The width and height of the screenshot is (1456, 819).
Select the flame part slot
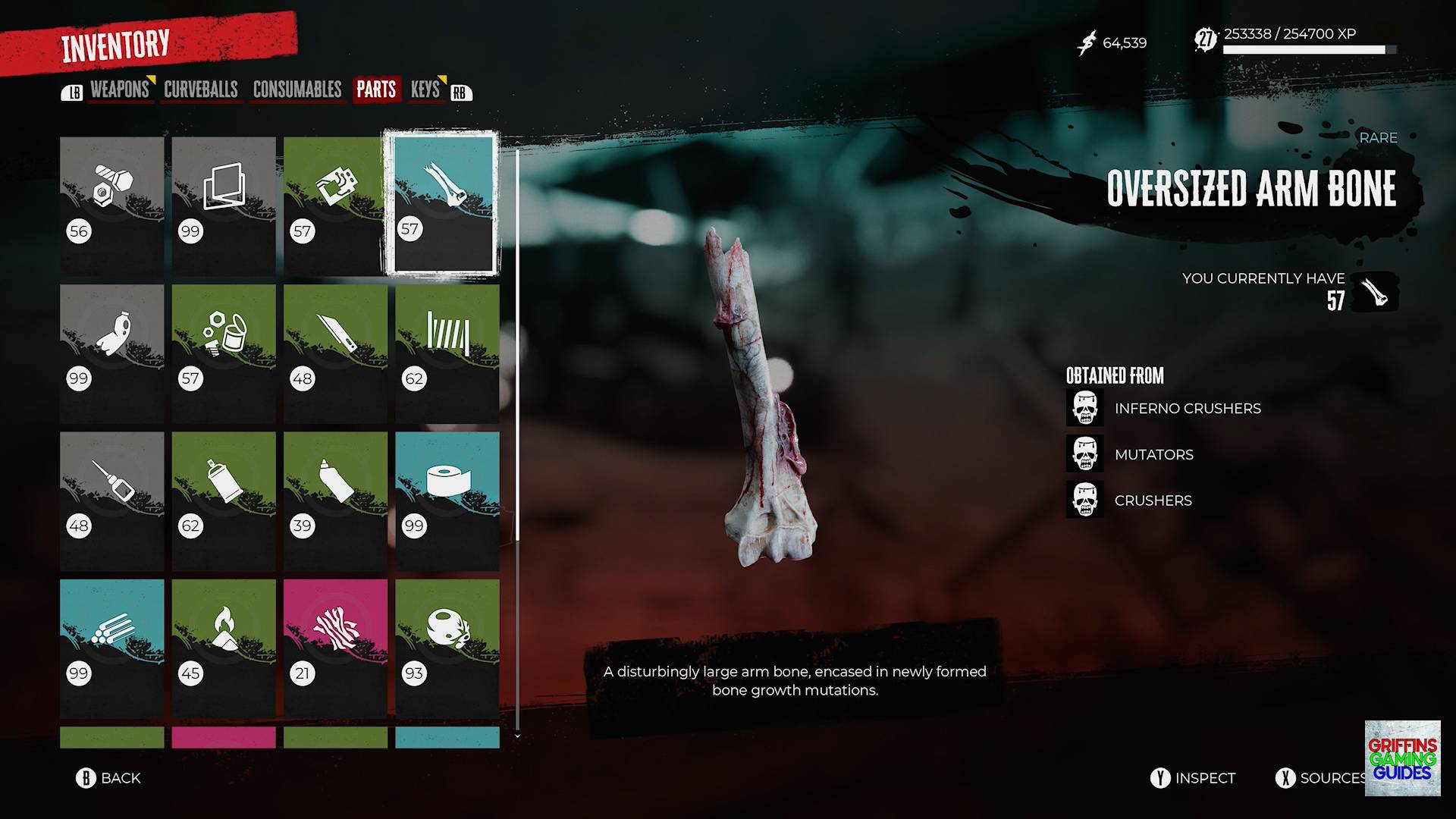[x=224, y=648]
